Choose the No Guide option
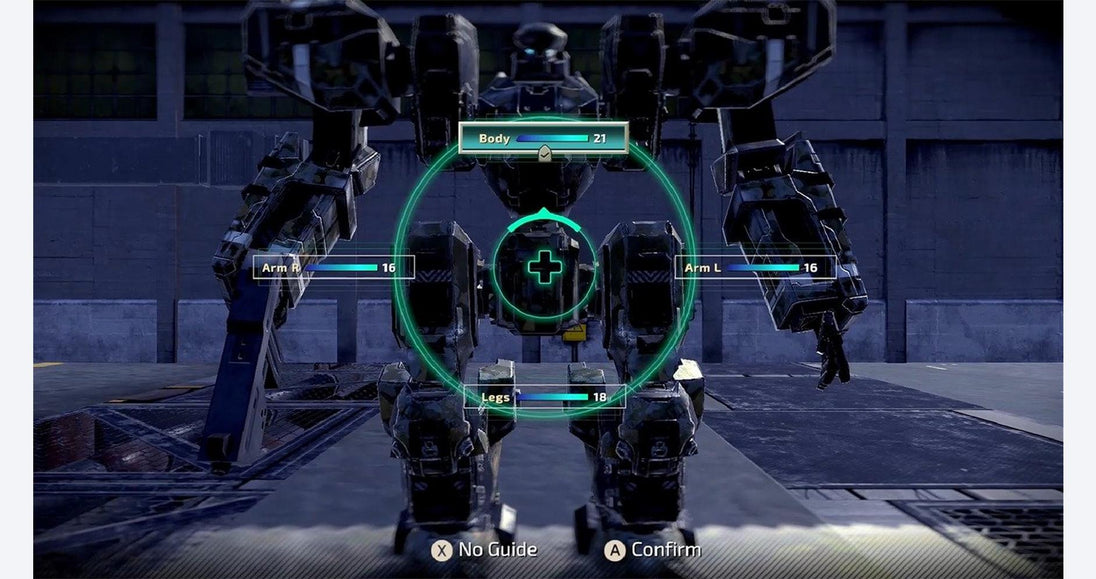 485,549
